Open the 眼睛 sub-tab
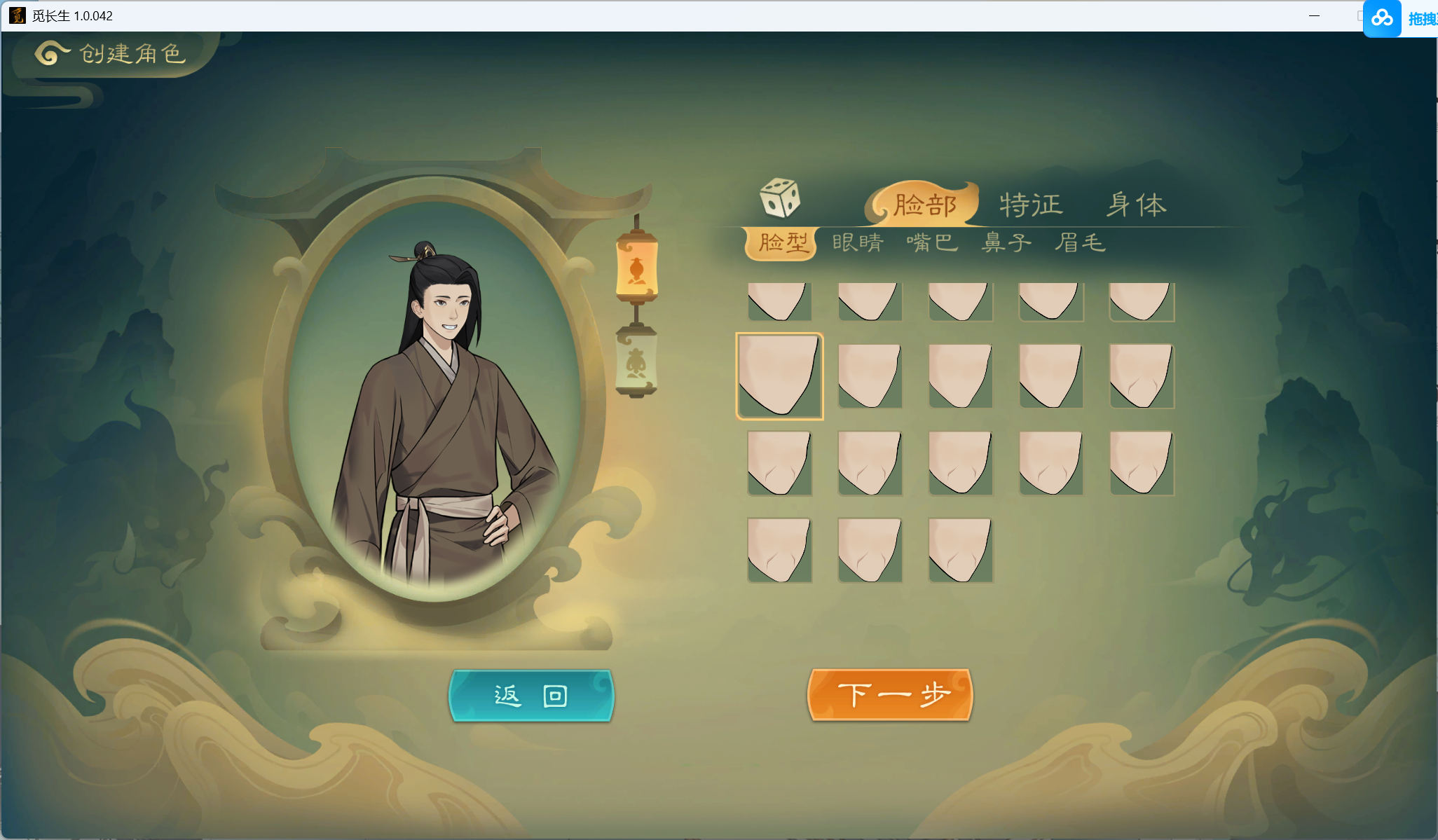 pyautogui.click(x=856, y=242)
